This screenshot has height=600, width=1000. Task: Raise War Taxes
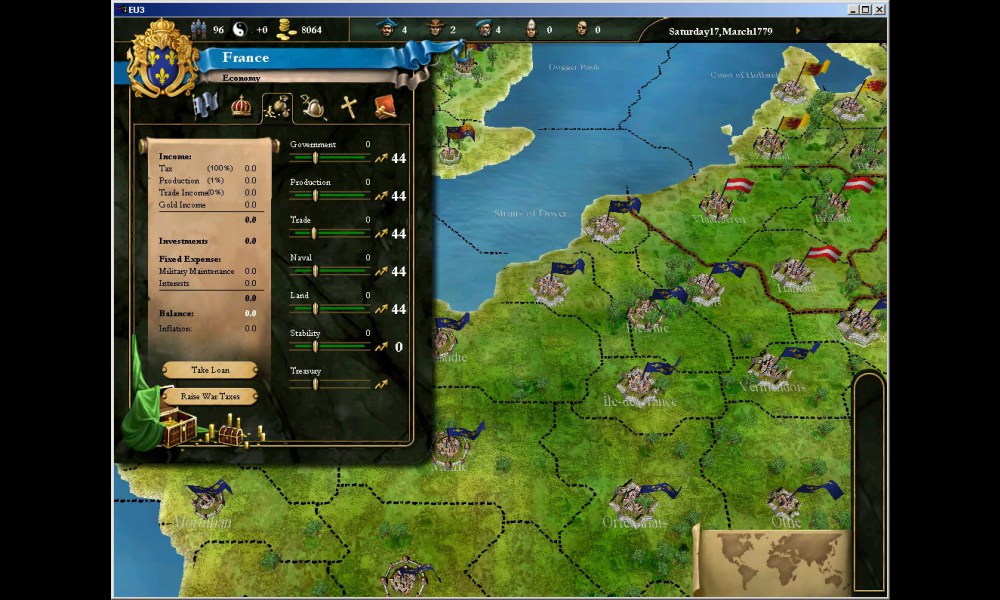210,396
